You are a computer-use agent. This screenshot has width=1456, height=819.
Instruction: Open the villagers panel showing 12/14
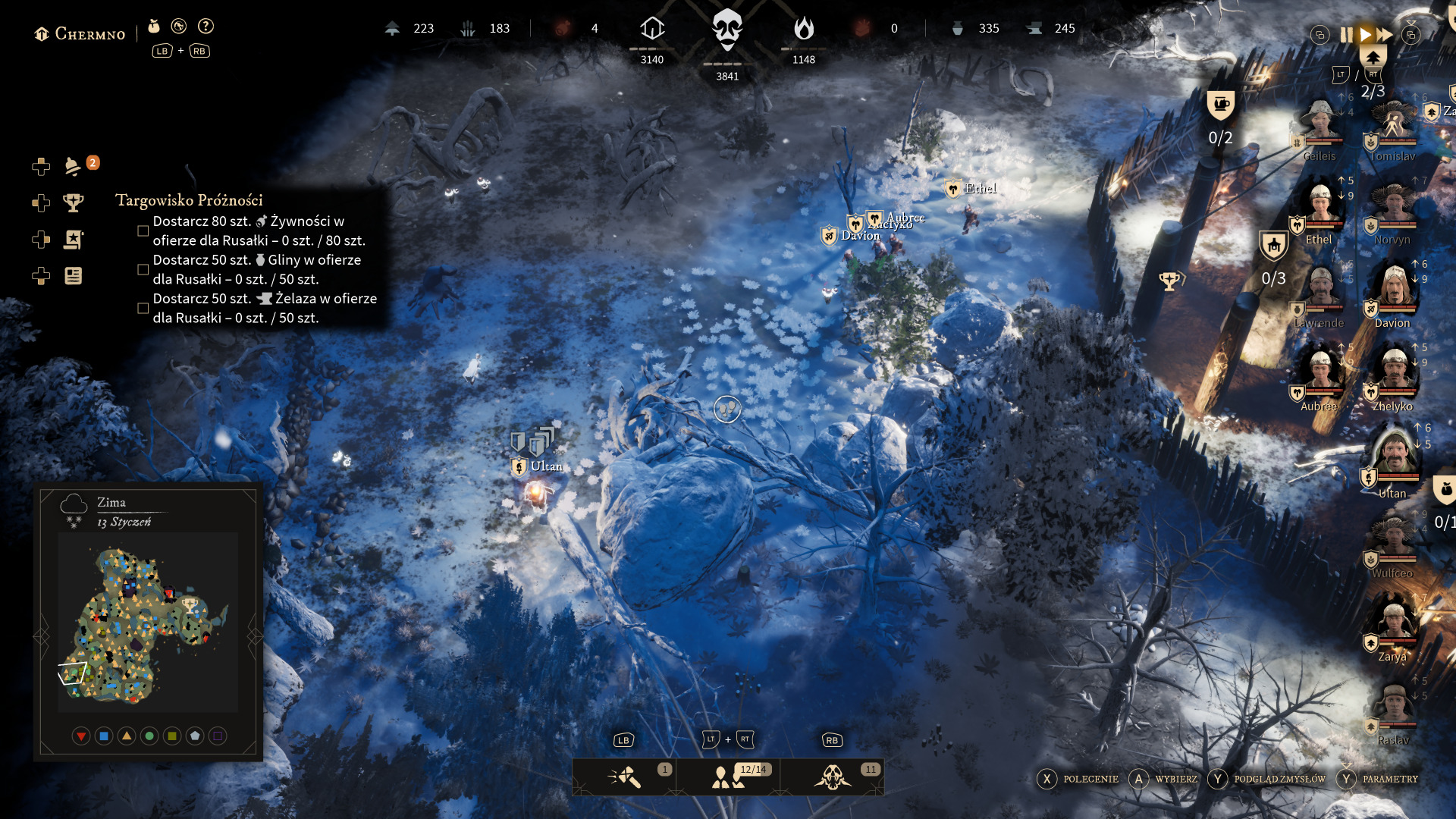[x=728, y=777]
